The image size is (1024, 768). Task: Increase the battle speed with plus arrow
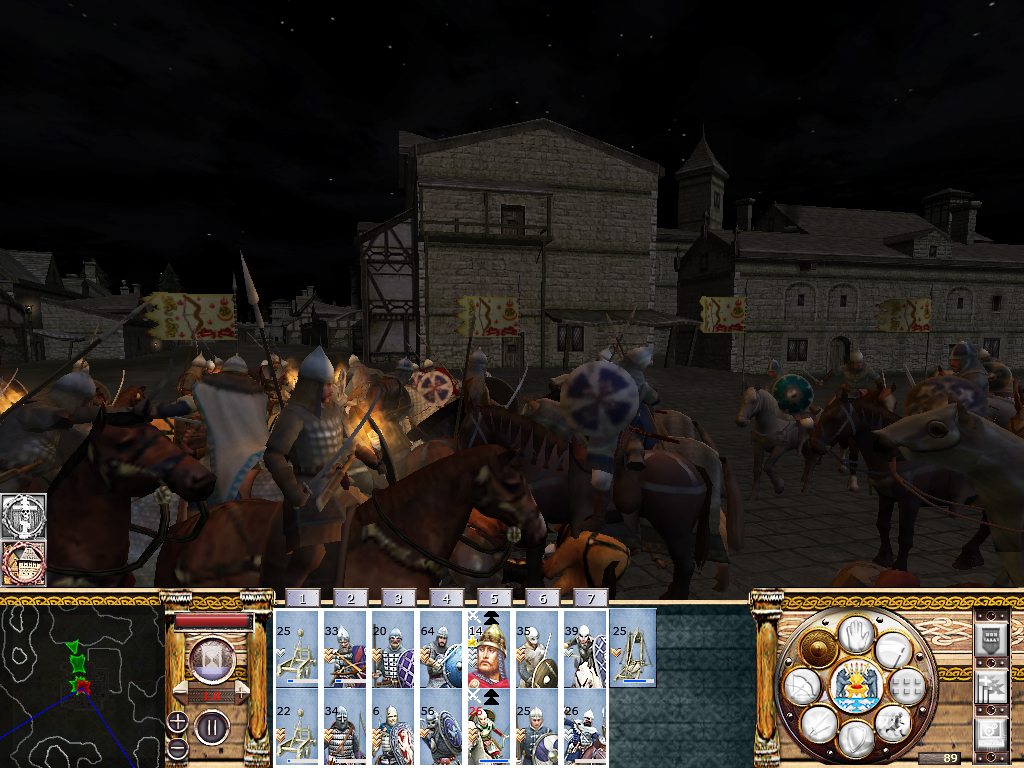click(x=240, y=693)
